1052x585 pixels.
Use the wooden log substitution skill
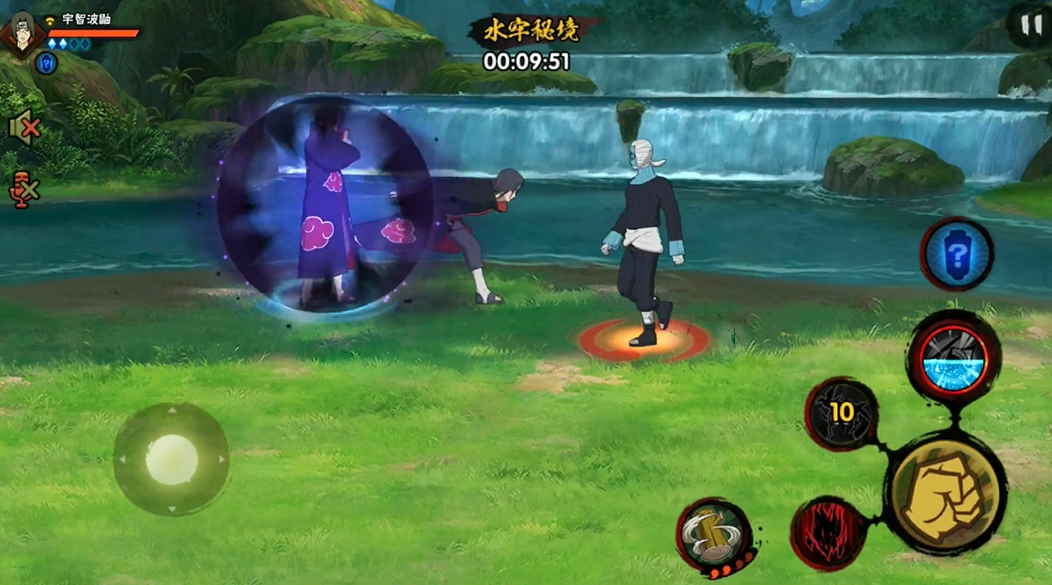(711, 535)
